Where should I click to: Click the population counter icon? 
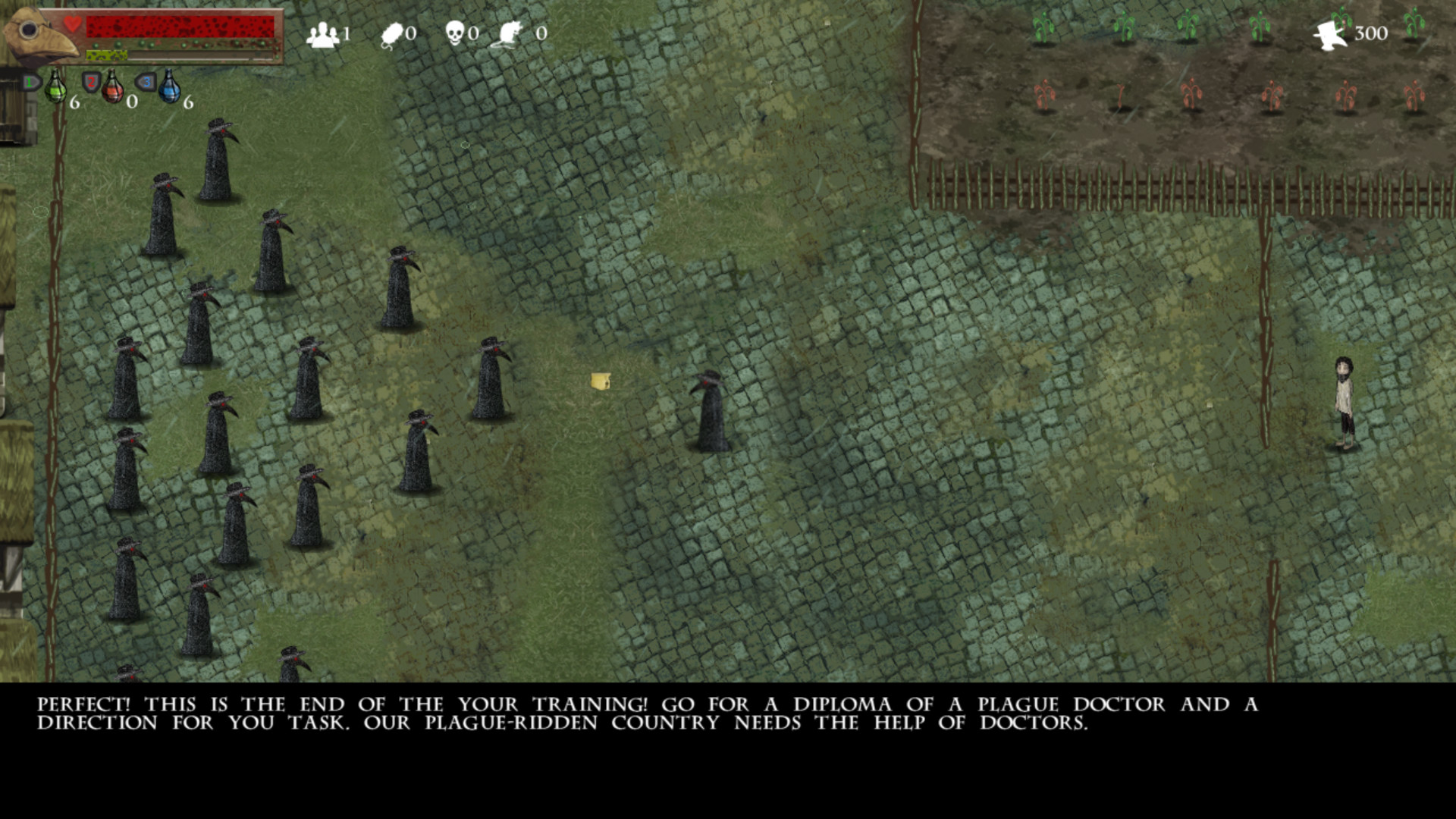323,32
